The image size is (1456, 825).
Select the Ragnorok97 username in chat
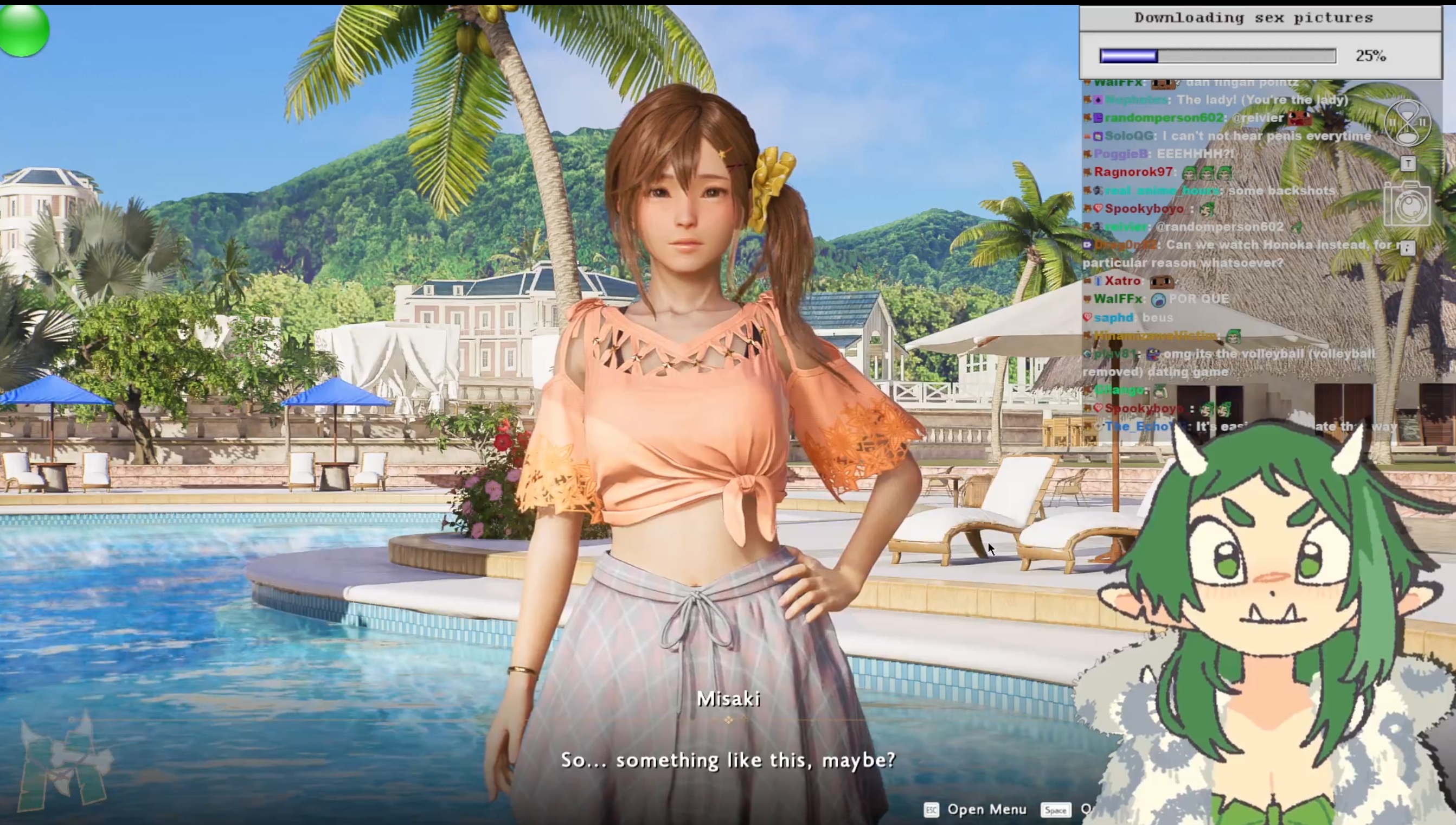click(1133, 172)
